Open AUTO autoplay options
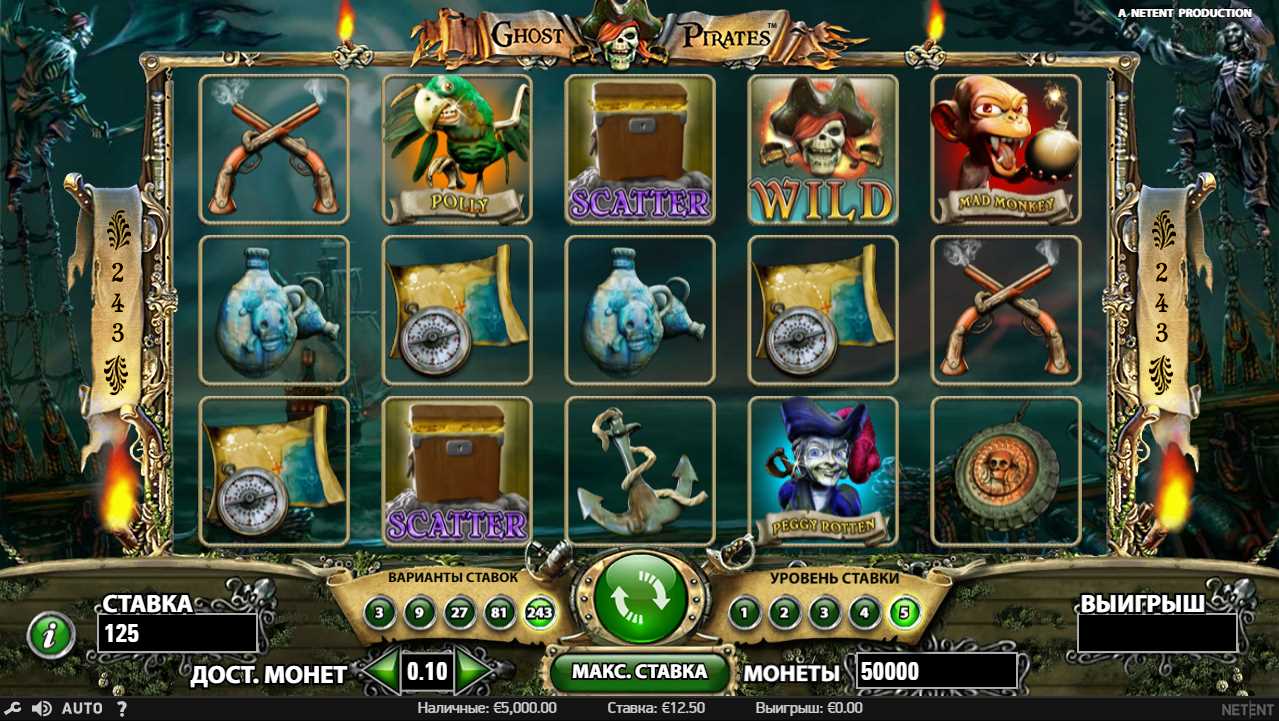The image size is (1279, 721). (x=82, y=709)
